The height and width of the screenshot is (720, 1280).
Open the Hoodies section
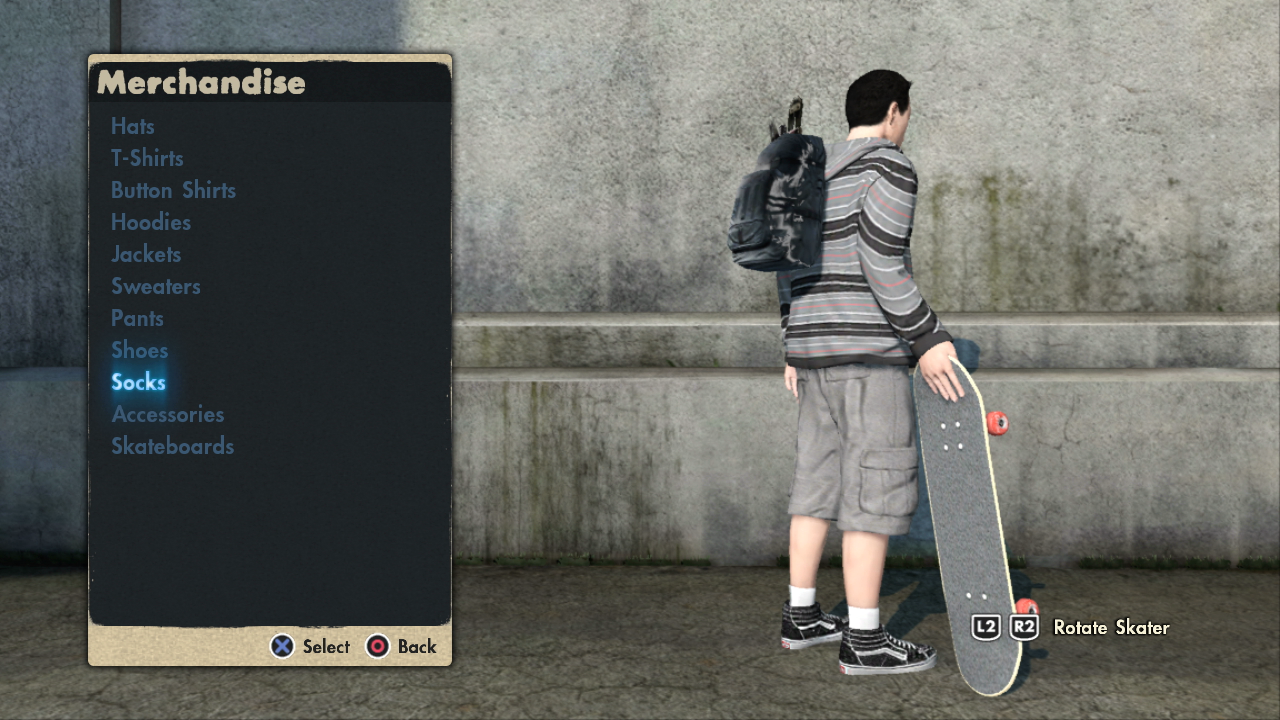pos(150,222)
